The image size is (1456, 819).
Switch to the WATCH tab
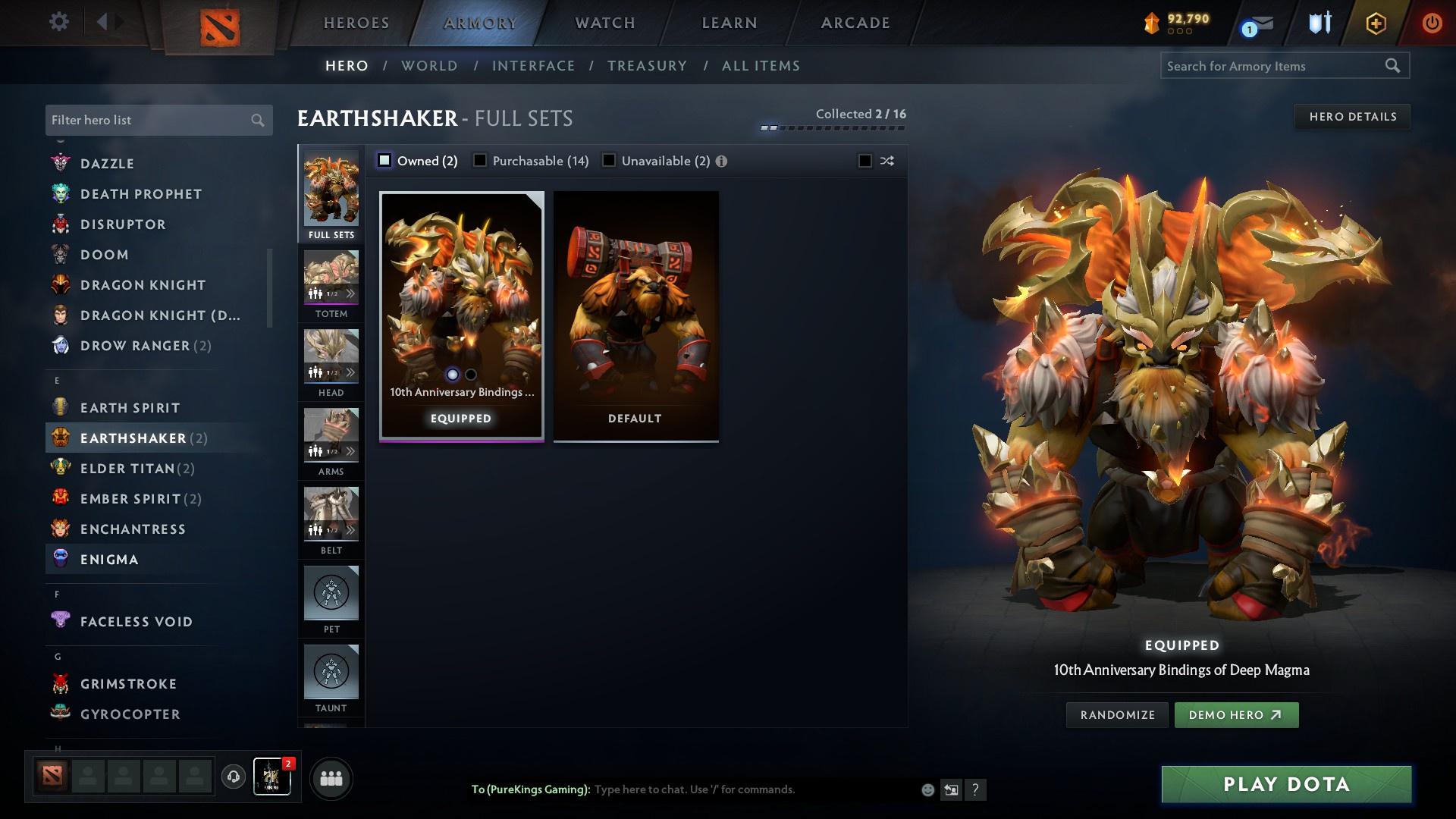(x=604, y=23)
